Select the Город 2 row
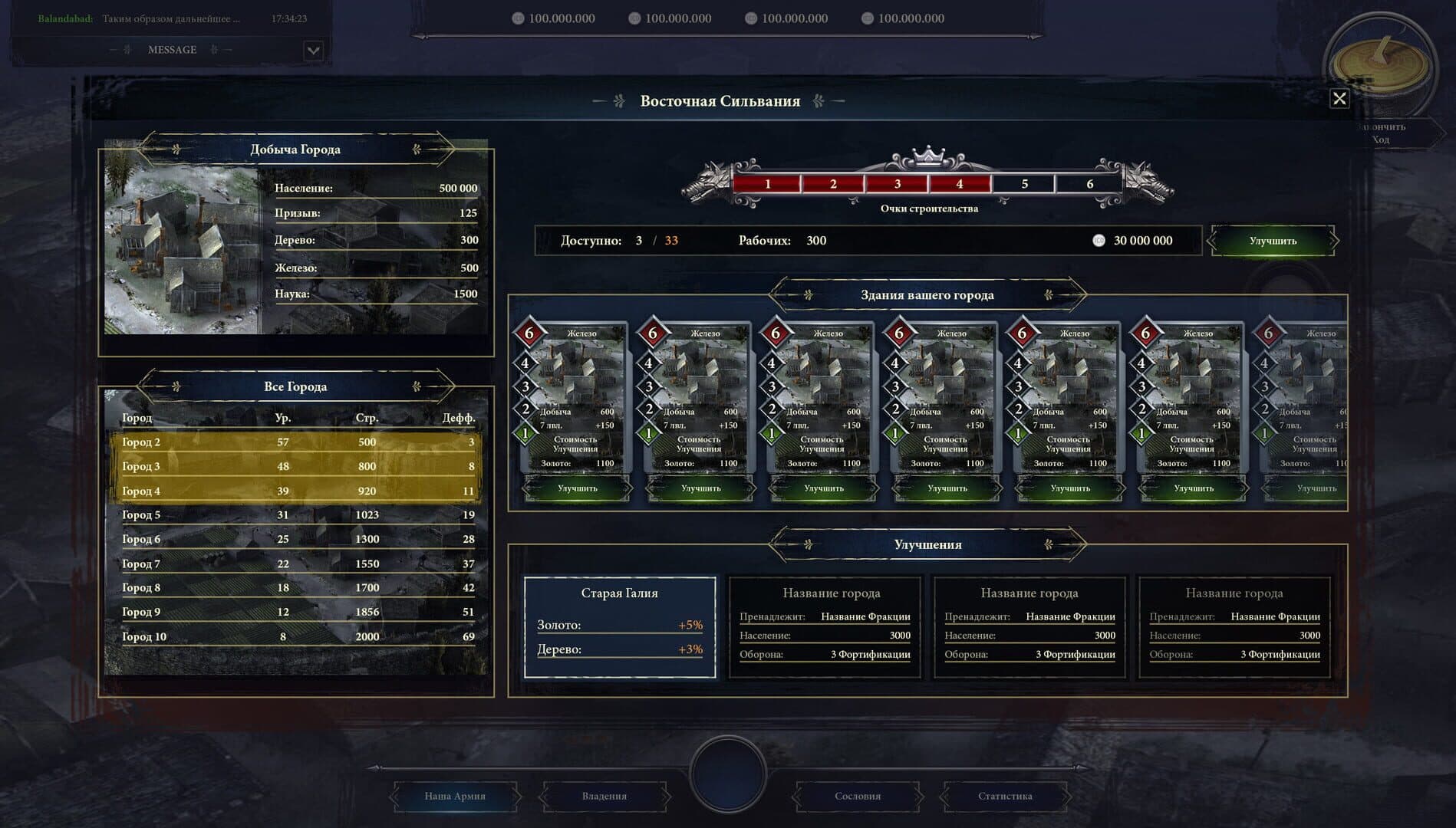This screenshot has height=828, width=1456. tap(298, 442)
